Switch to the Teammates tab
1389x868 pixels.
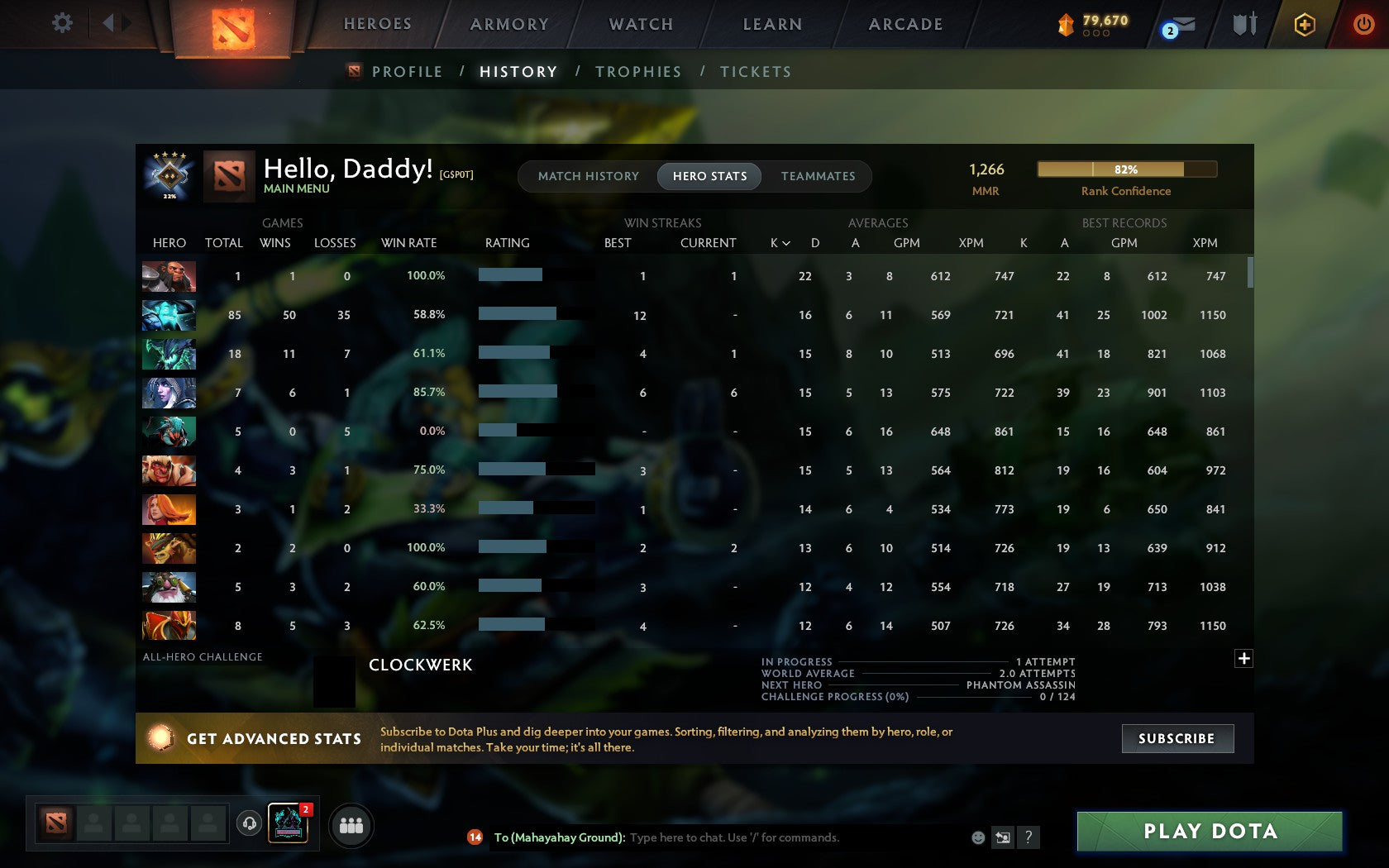817,176
